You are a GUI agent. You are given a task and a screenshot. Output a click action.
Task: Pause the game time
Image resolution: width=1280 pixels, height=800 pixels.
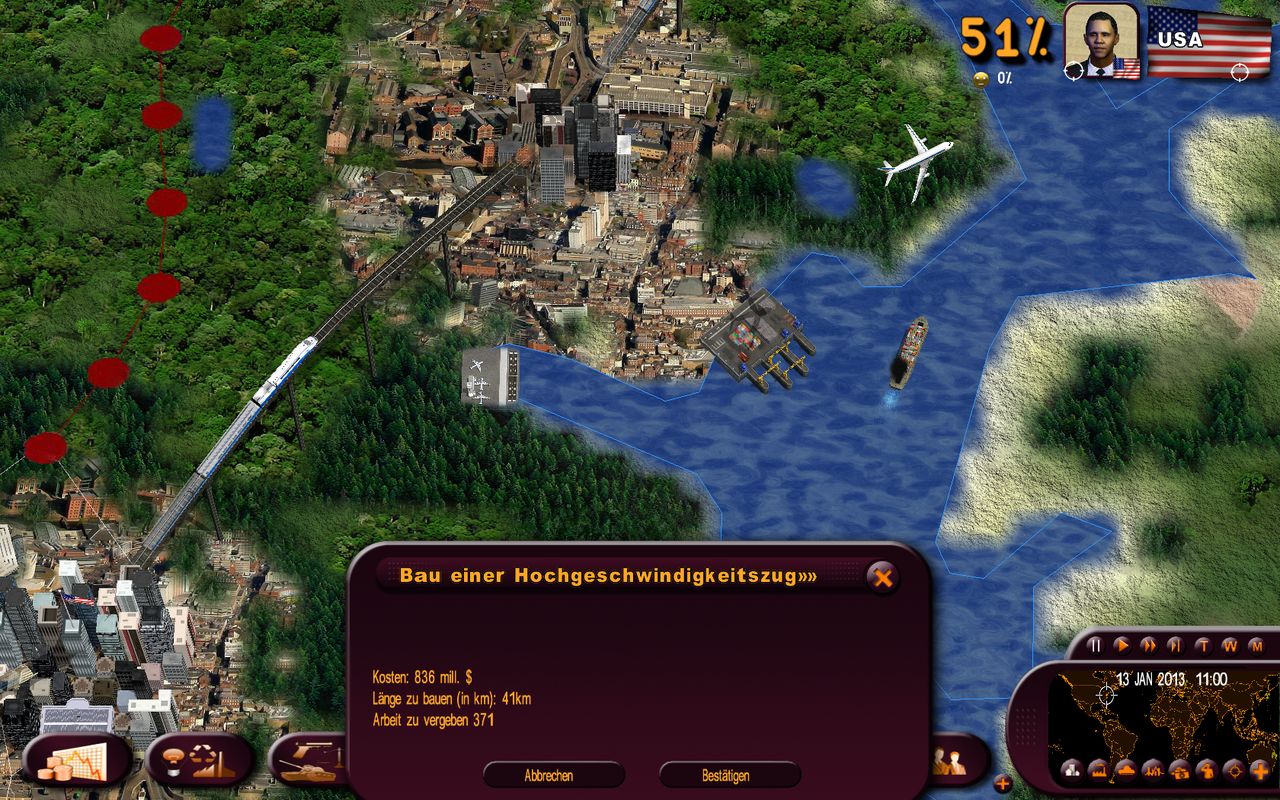click(x=1095, y=645)
